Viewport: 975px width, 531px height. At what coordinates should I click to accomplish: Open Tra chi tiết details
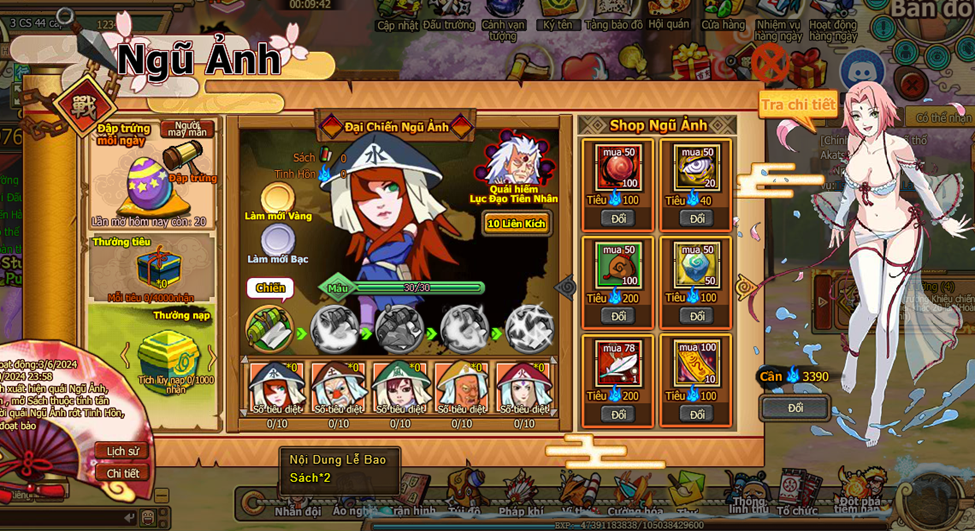click(x=798, y=104)
